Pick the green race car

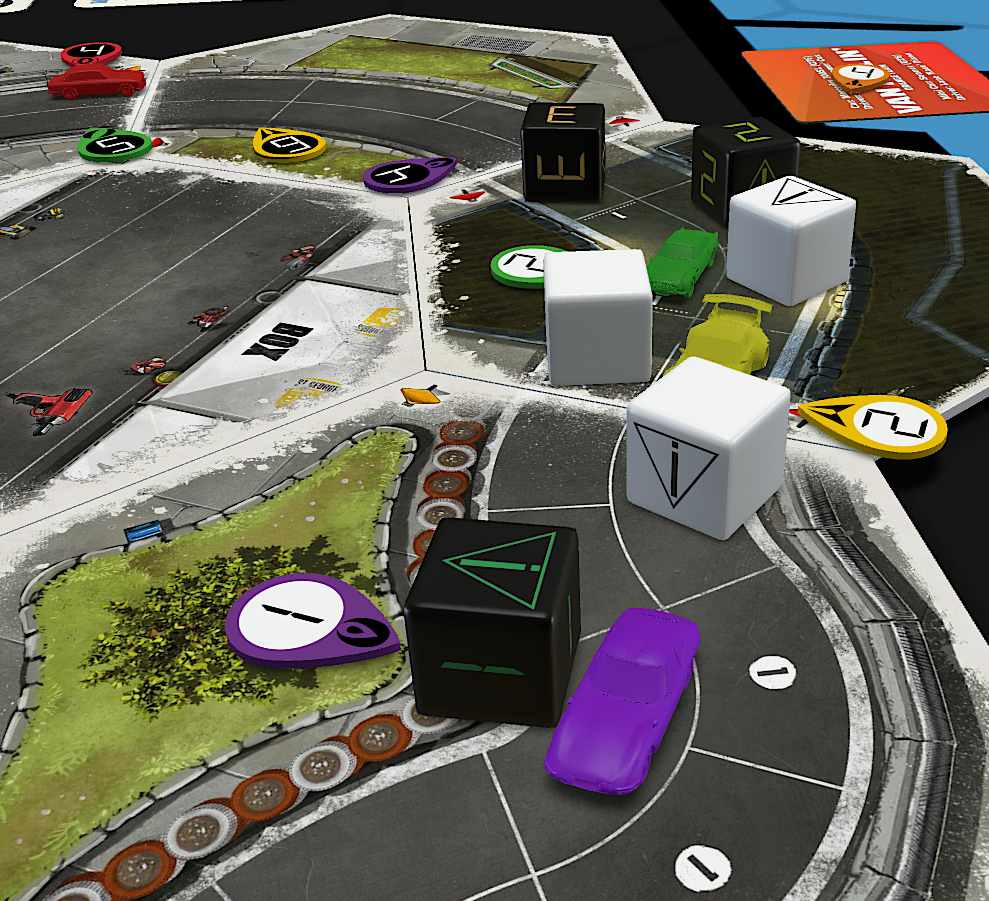pos(683,262)
